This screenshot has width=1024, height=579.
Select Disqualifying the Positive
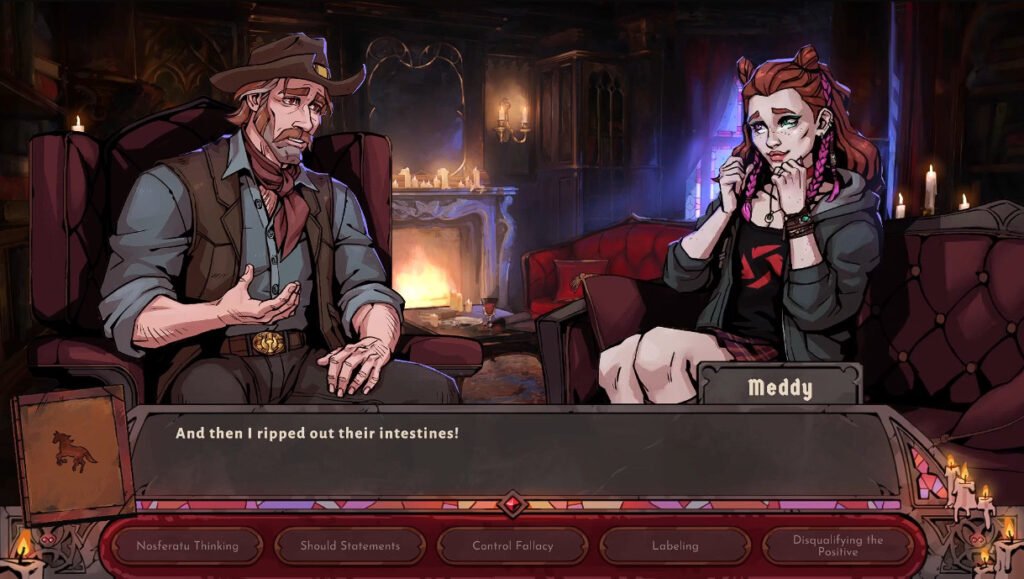pos(838,546)
